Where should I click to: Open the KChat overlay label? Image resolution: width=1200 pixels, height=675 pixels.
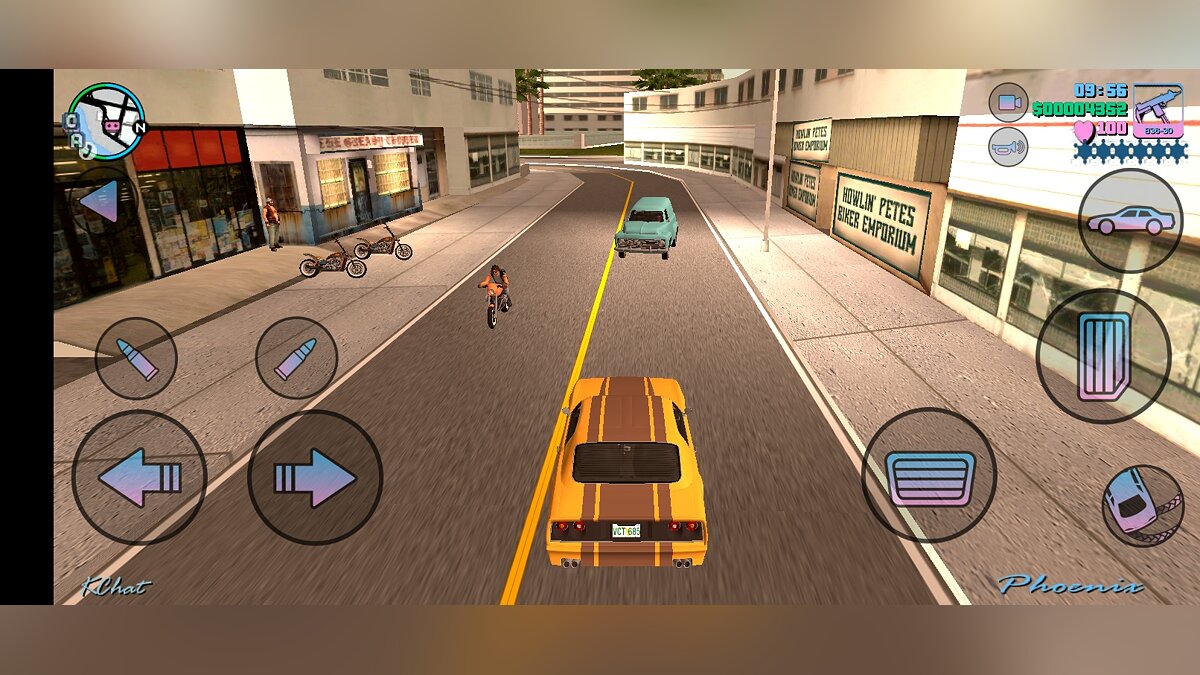tap(116, 587)
